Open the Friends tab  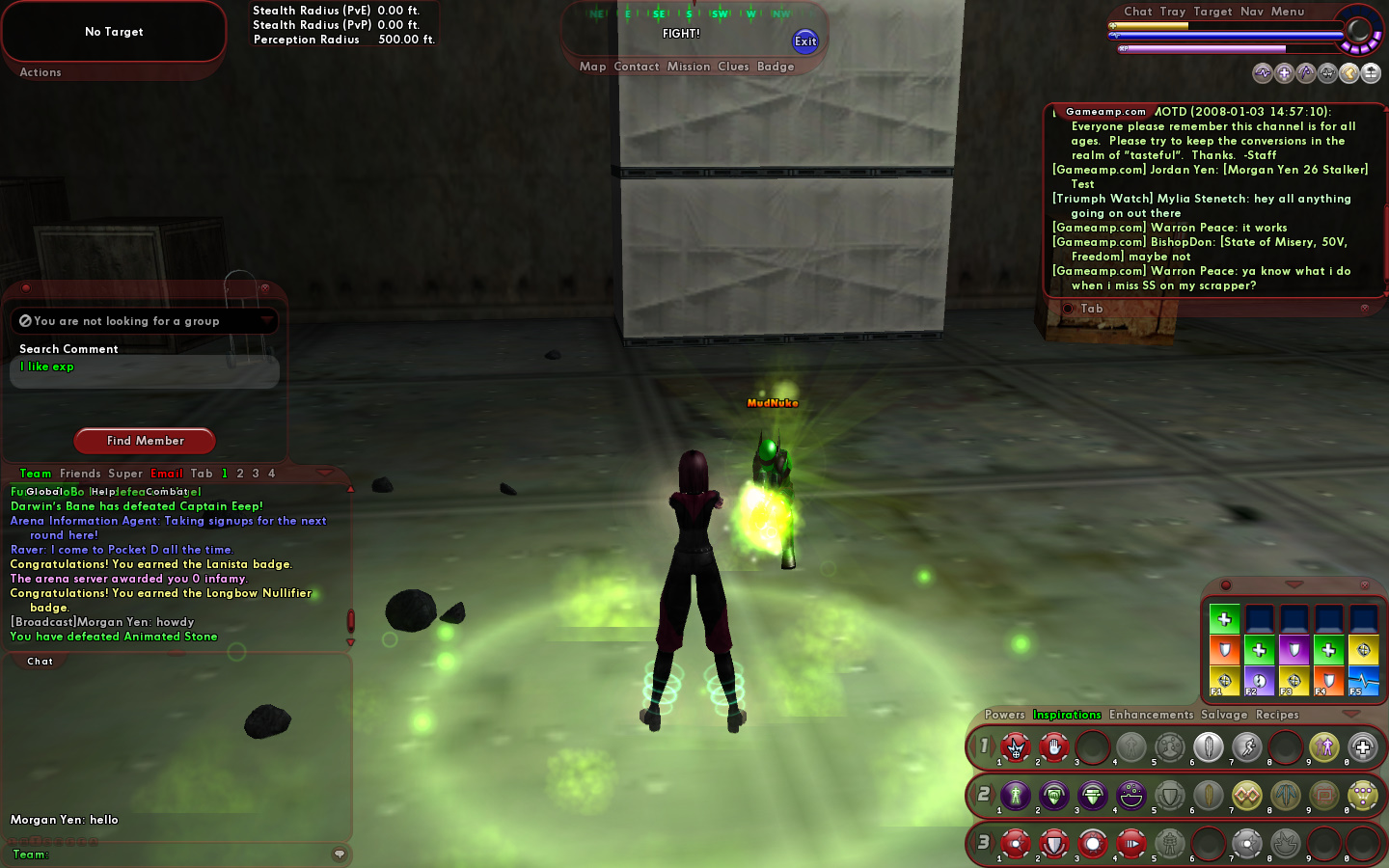[x=80, y=474]
